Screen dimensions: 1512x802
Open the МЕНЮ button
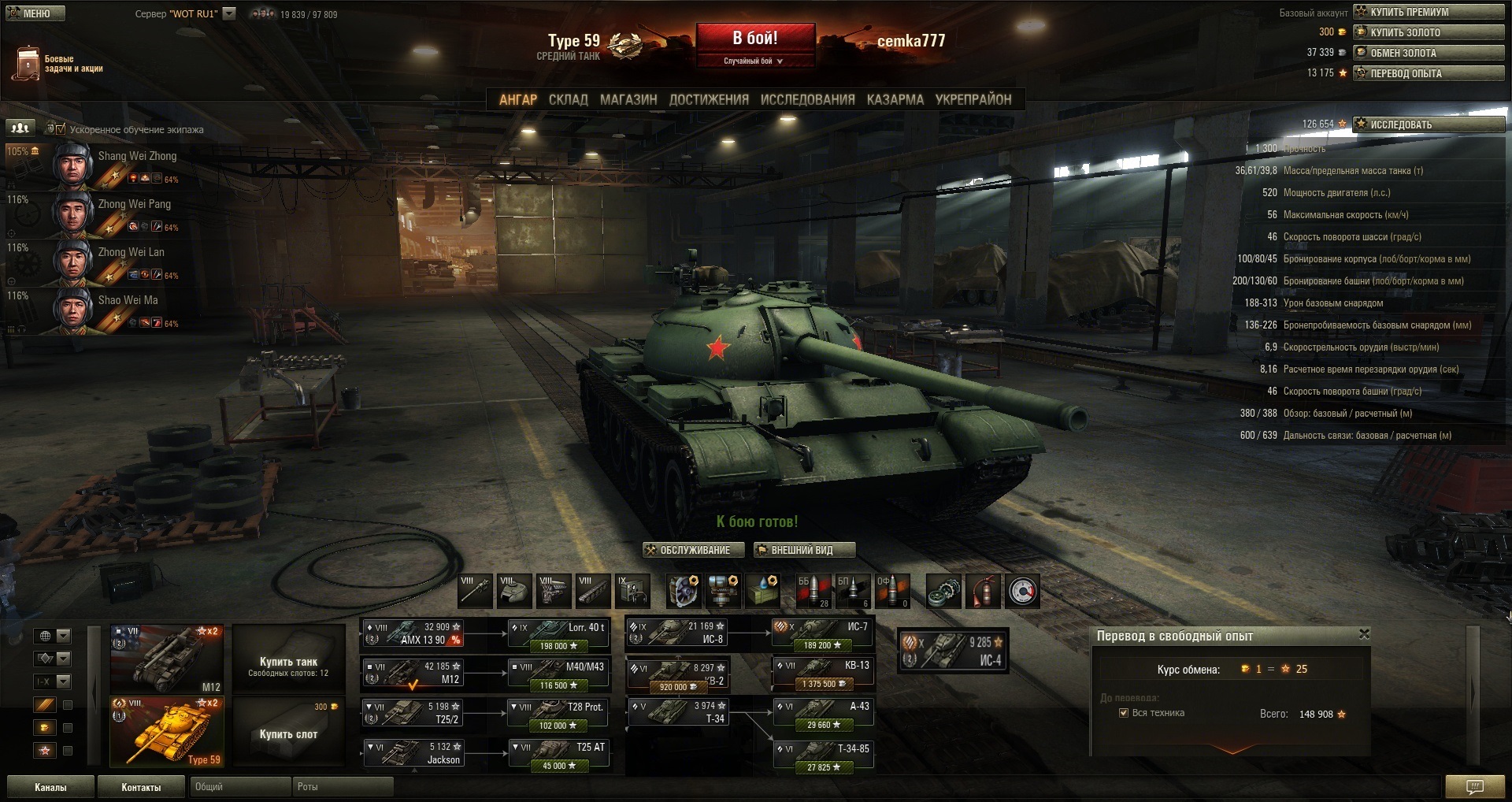(34, 13)
